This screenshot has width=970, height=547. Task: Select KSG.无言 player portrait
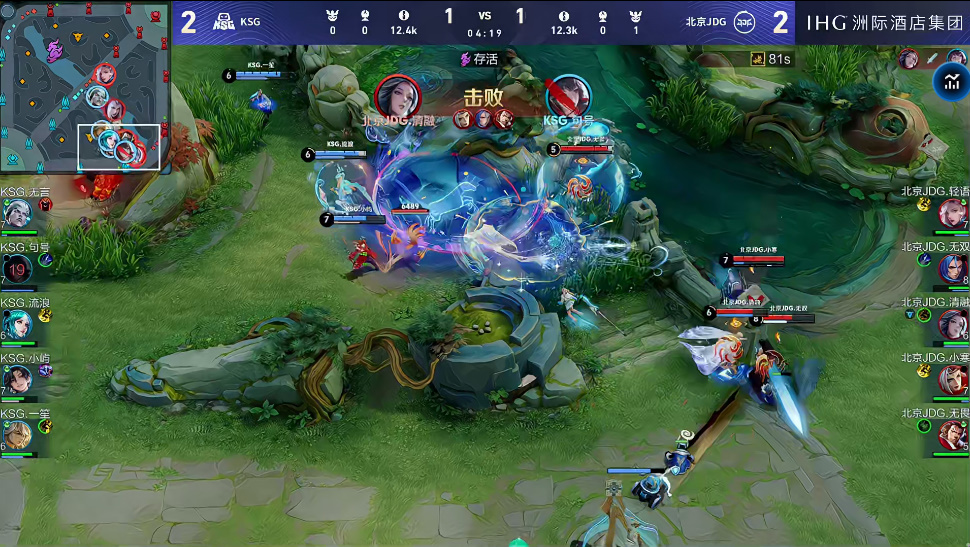pyautogui.click(x=17, y=213)
